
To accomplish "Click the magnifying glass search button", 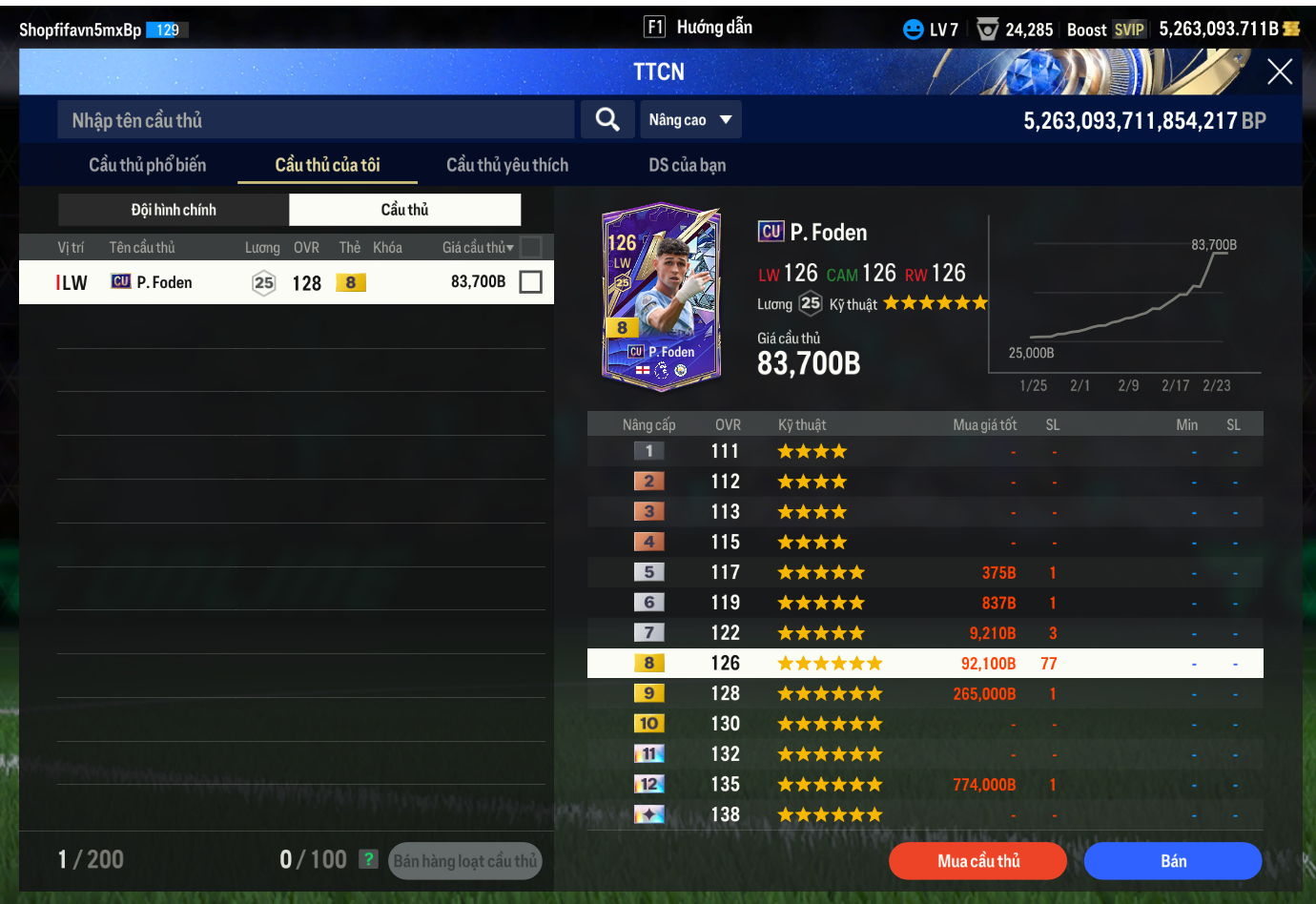I will coord(607,119).
